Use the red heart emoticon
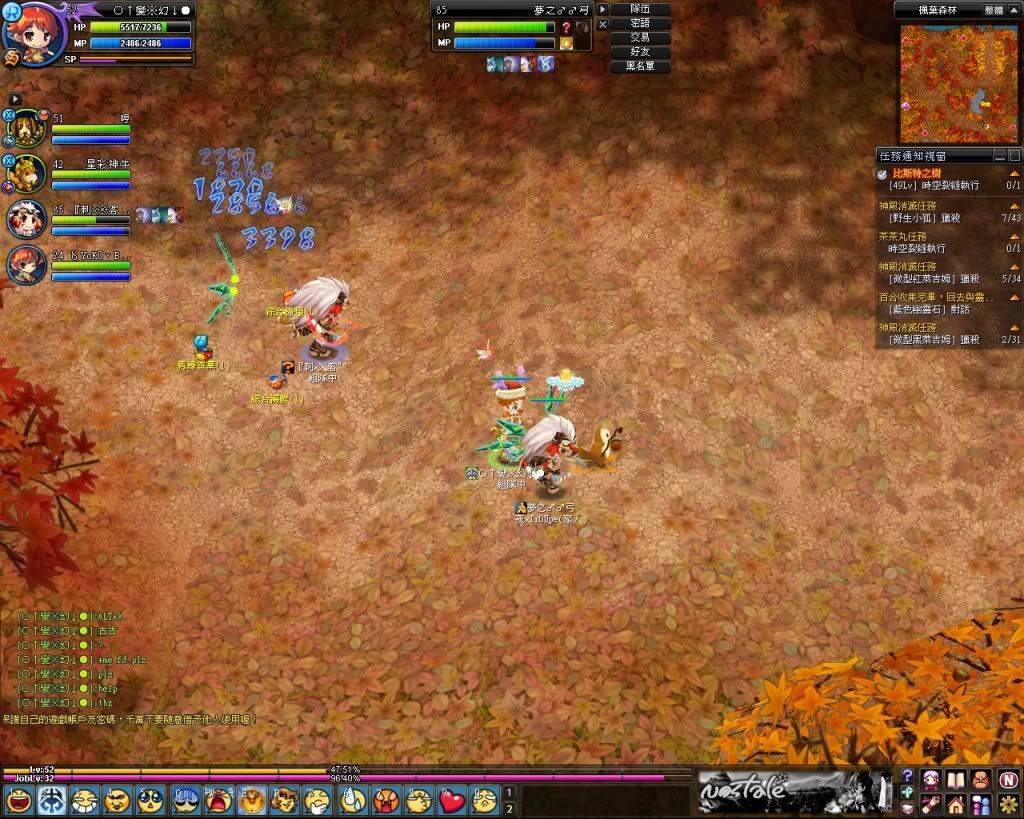The image size is (1024, 819). 452,800
